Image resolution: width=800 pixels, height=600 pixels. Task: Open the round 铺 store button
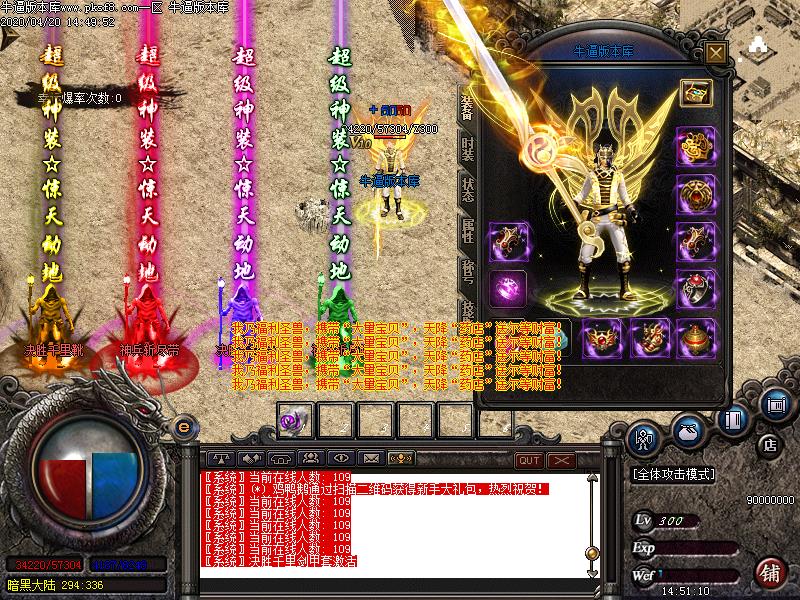[770, 572]
